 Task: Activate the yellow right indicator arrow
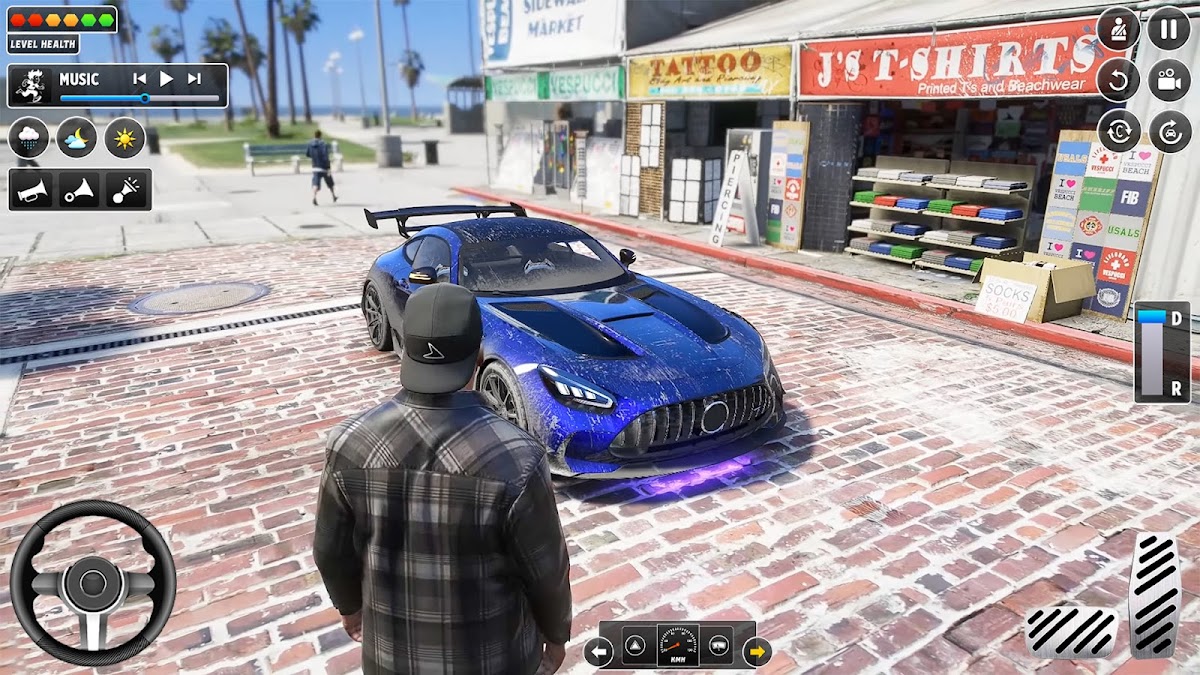[757, 653]
